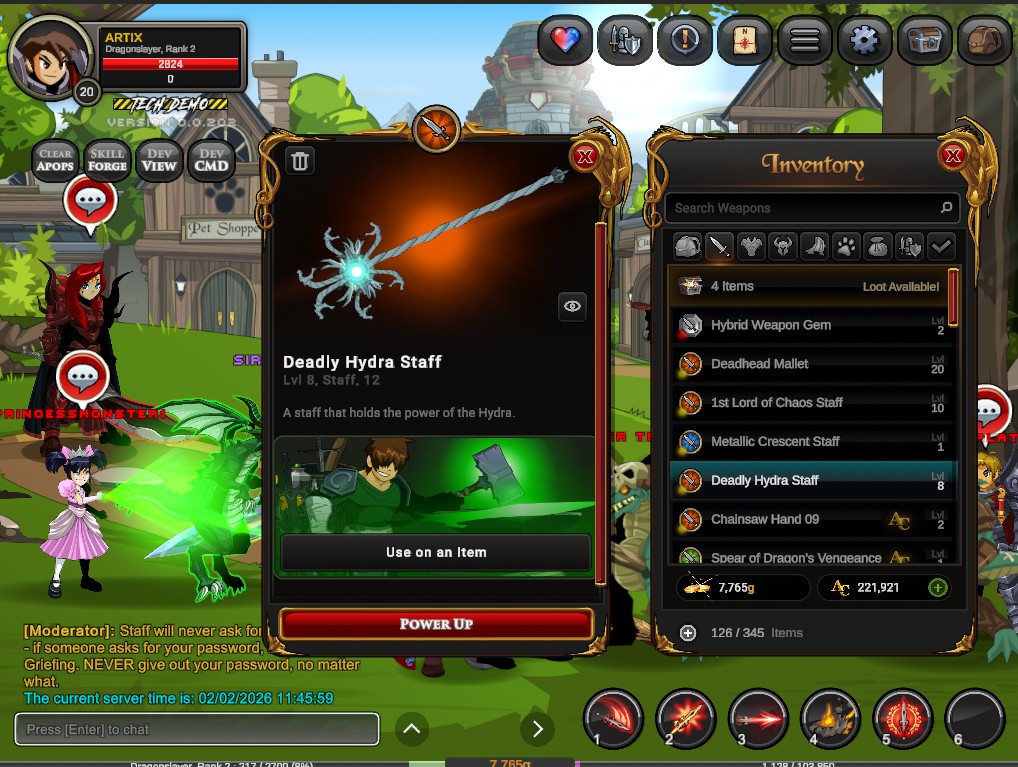Close the Inventory window
The width and height of the screenshot is (1018, 767).
tap(952, 155)
